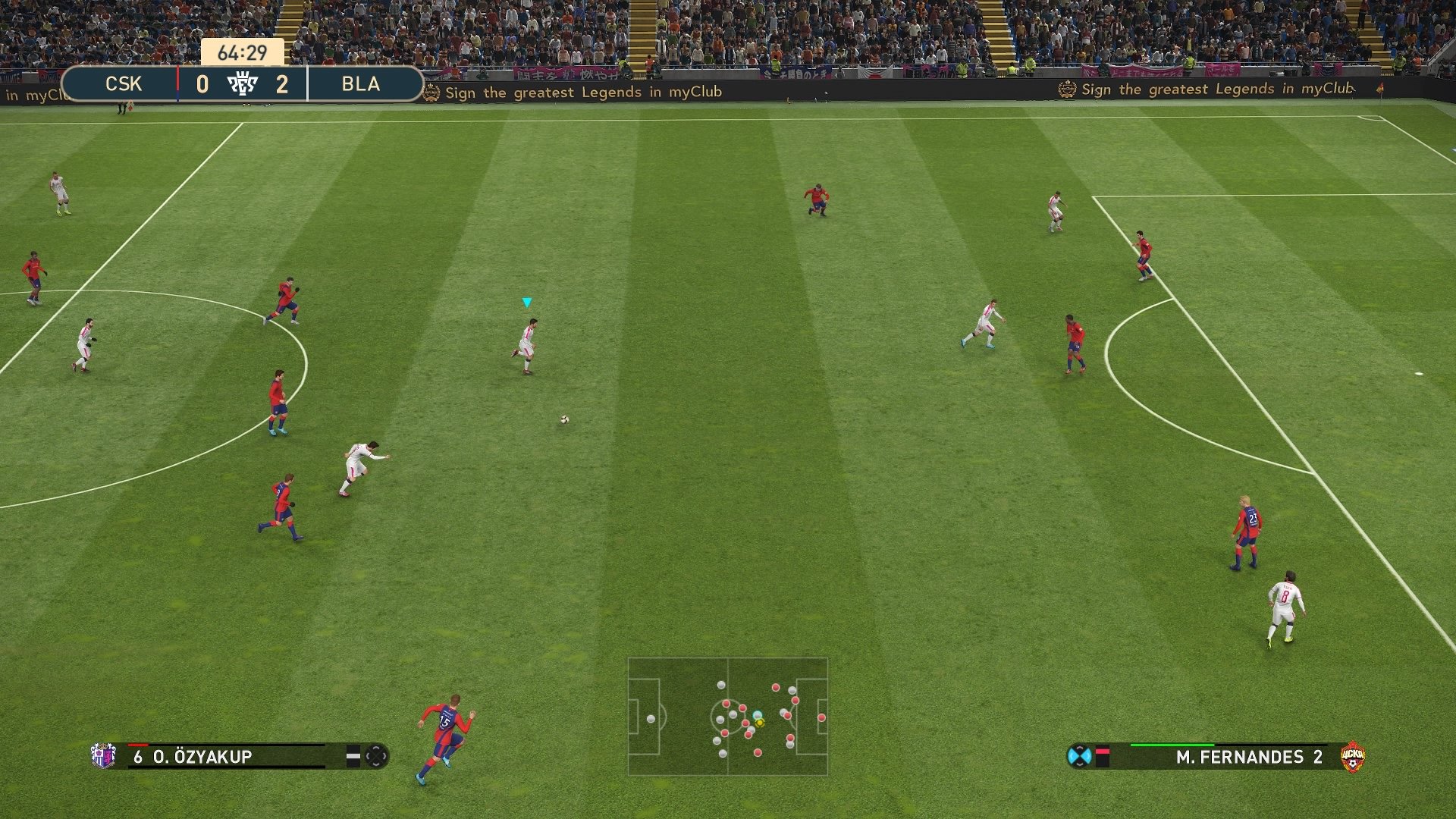Click the ball marker on the radar minimap
This screenshot has height=819, width=1456.
759,724
